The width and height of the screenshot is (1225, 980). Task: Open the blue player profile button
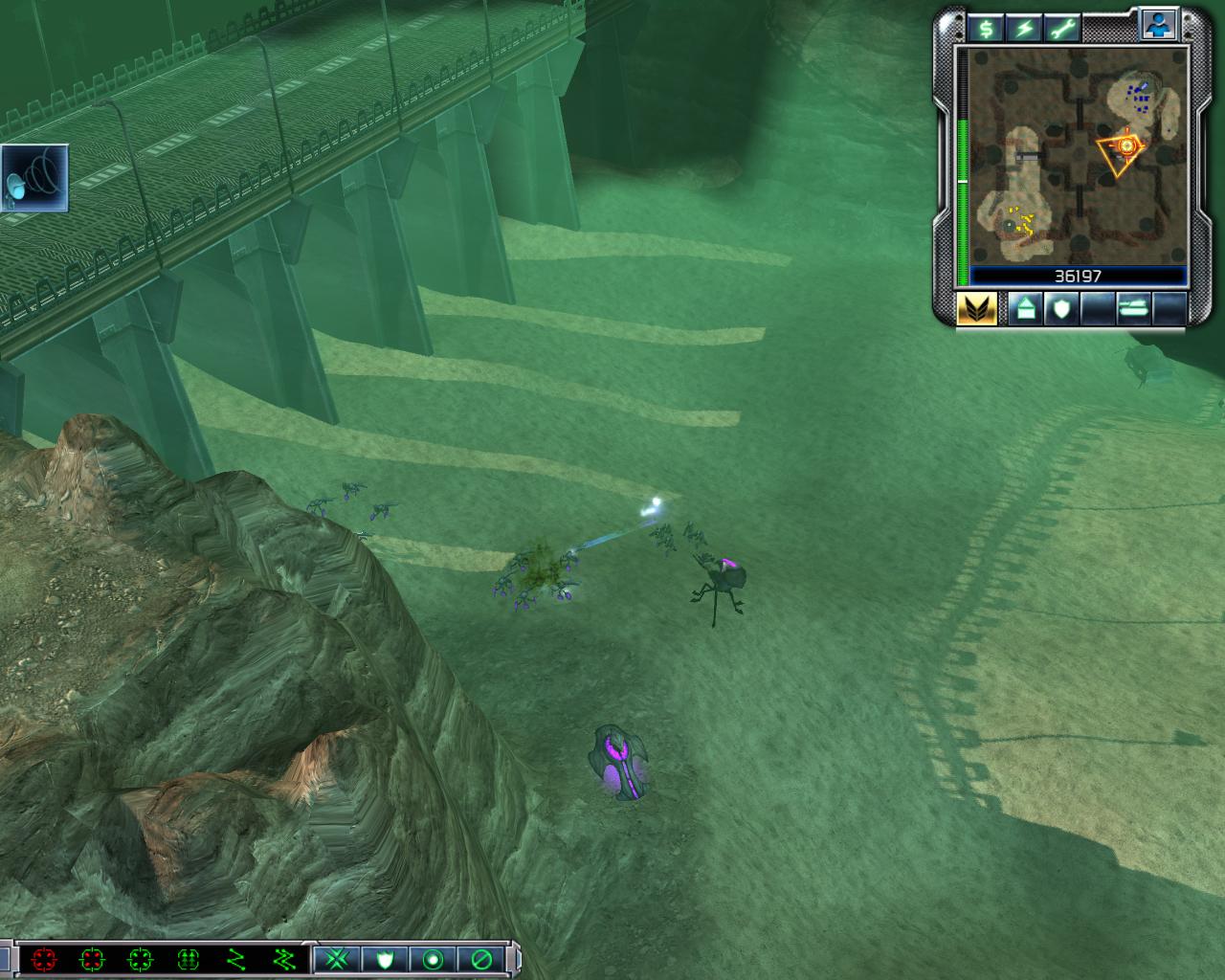click(x=1158, y=26)
